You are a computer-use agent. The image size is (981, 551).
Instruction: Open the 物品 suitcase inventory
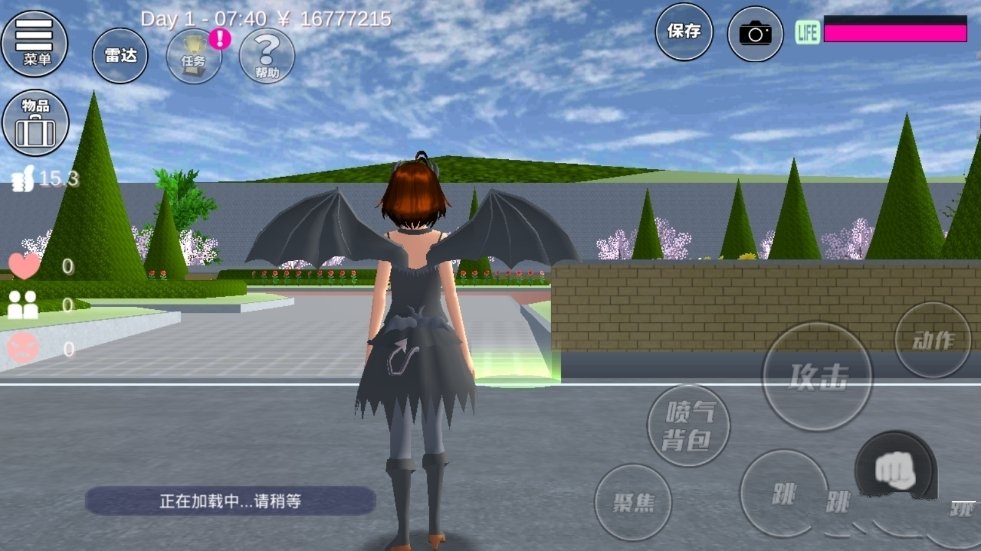[35, 122]
